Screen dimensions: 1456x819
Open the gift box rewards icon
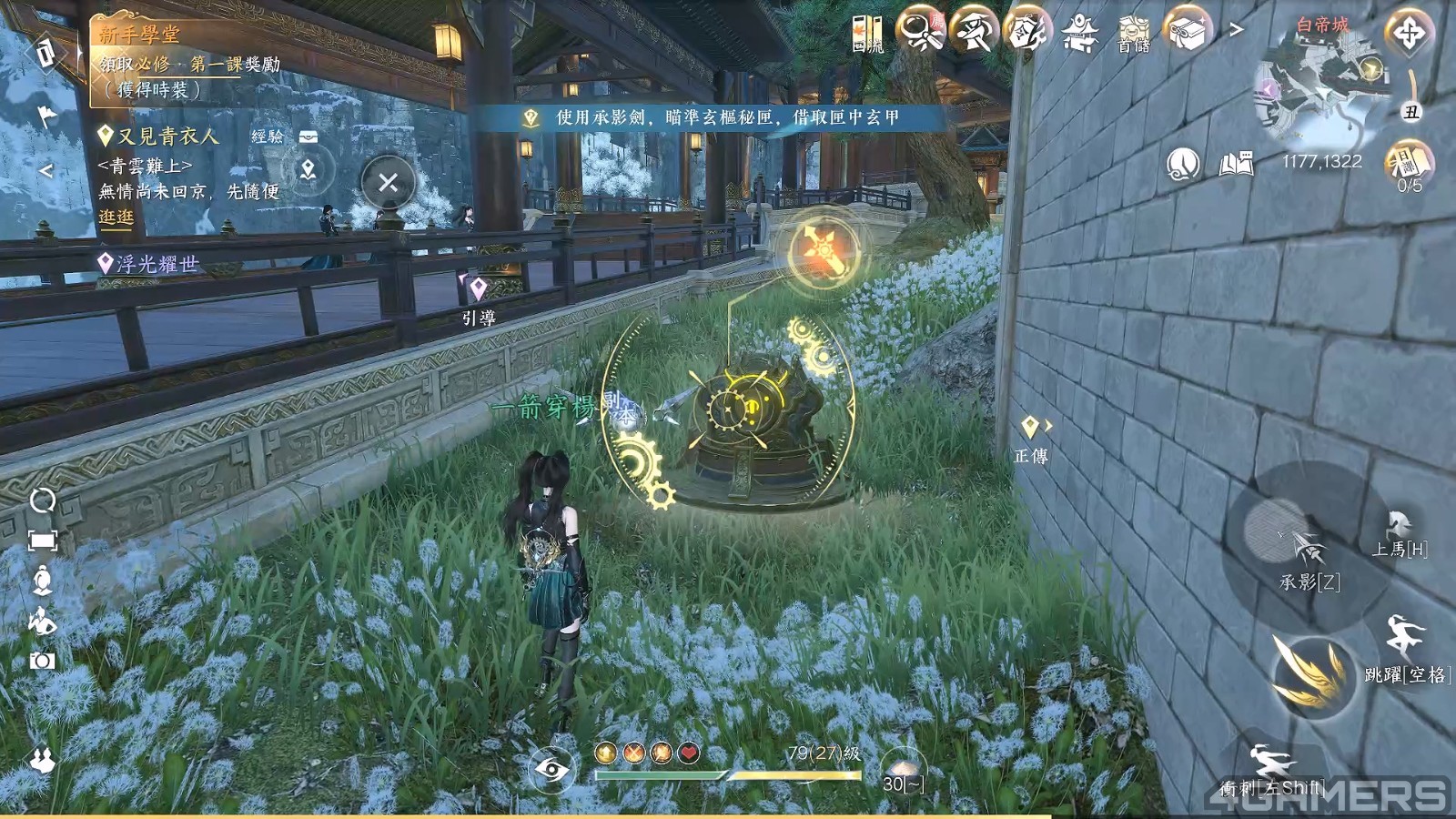tap(1187, 32)
